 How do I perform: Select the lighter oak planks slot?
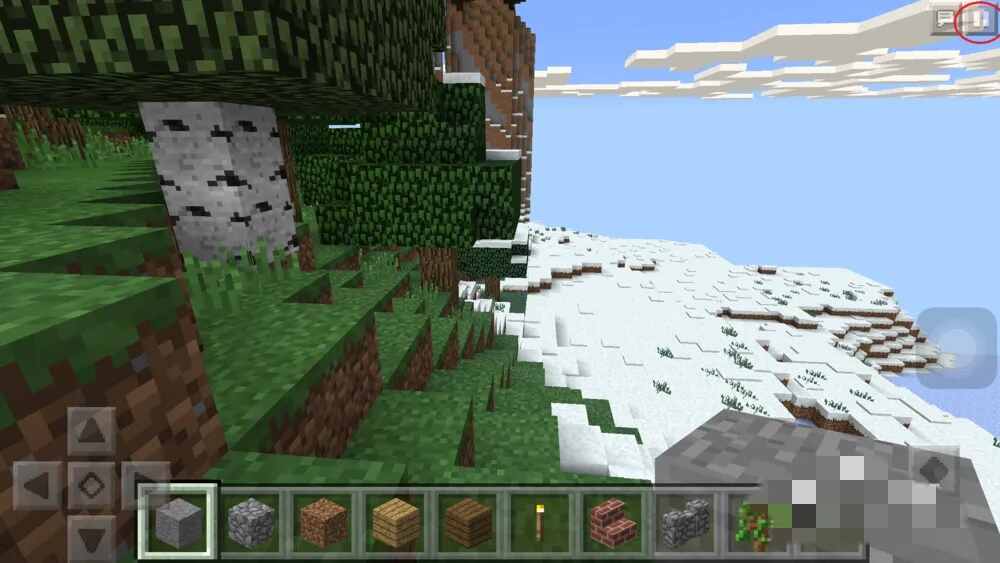click(x=394, y=521)
